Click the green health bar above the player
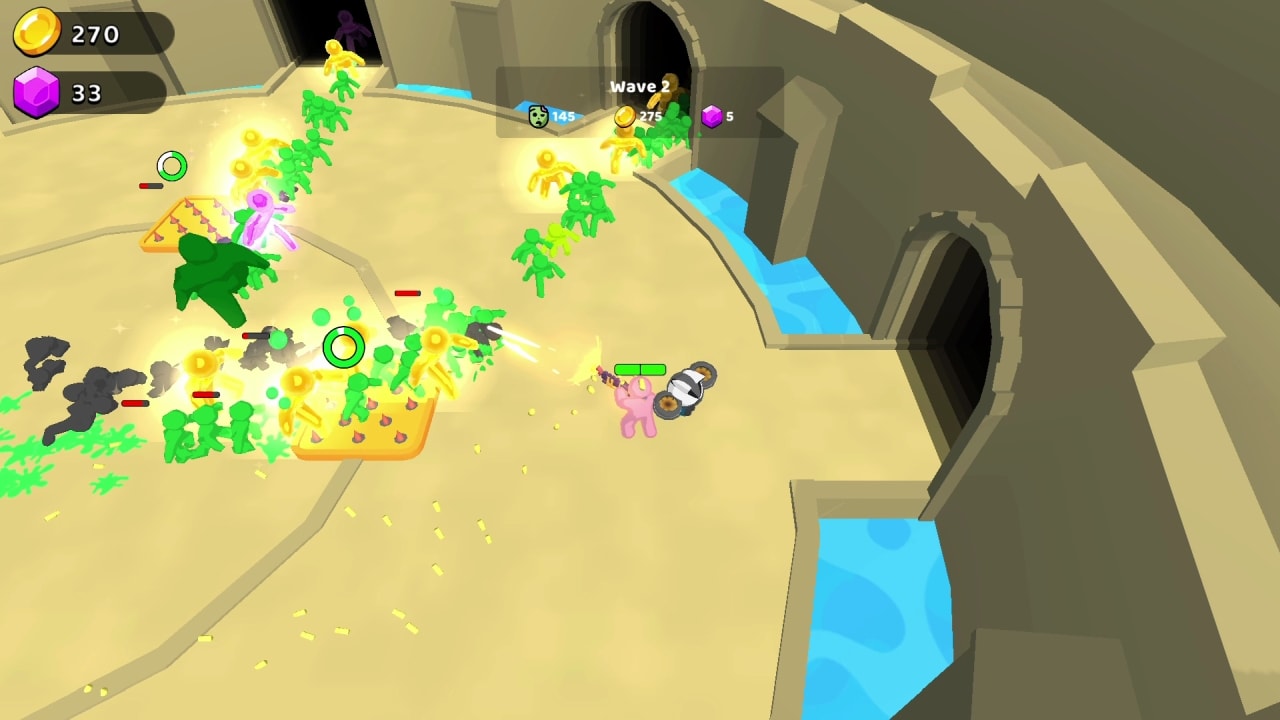Viewport: 1280px width, 720px height. click(641, 367)
